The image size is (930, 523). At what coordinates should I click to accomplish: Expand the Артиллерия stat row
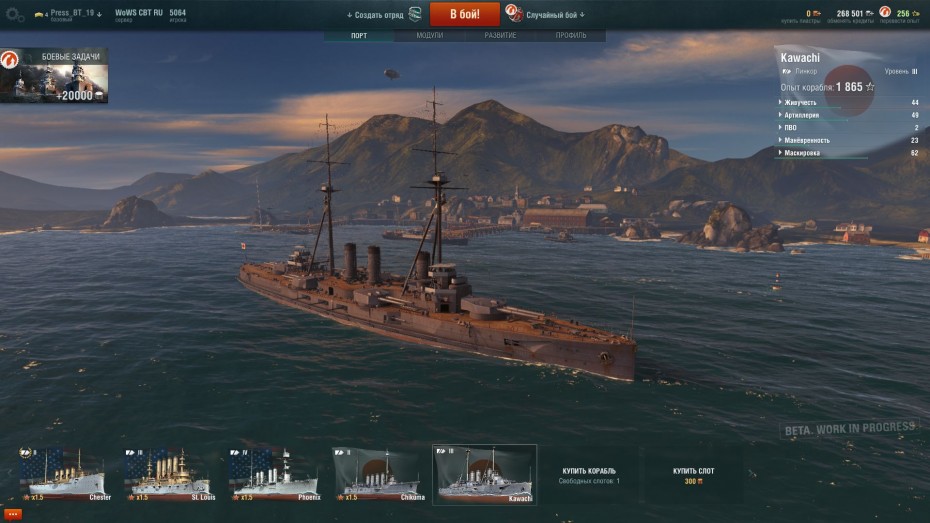[x=802, y=115]
